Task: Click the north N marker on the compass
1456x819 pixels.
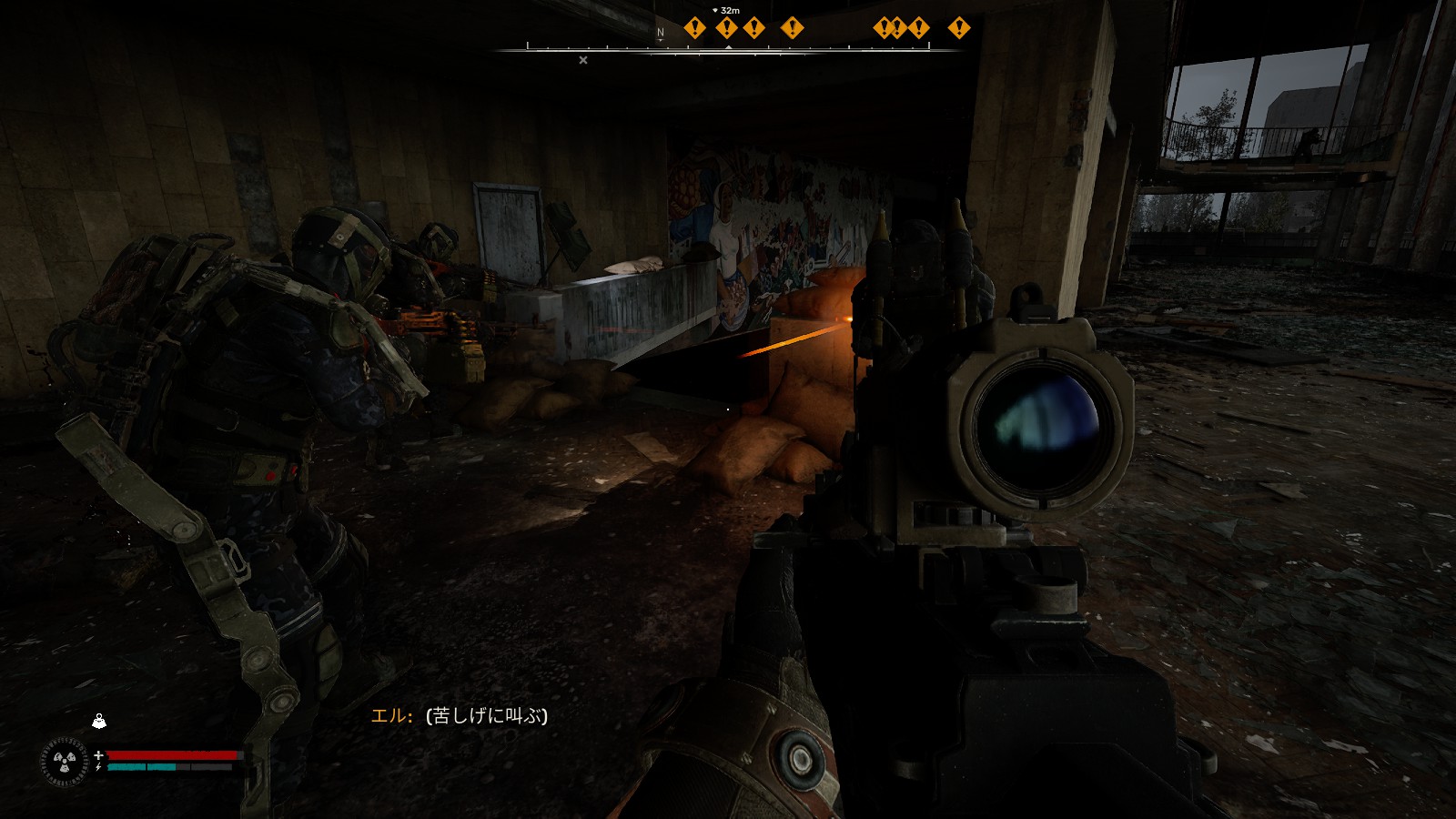Action: [x=661, y=32]
